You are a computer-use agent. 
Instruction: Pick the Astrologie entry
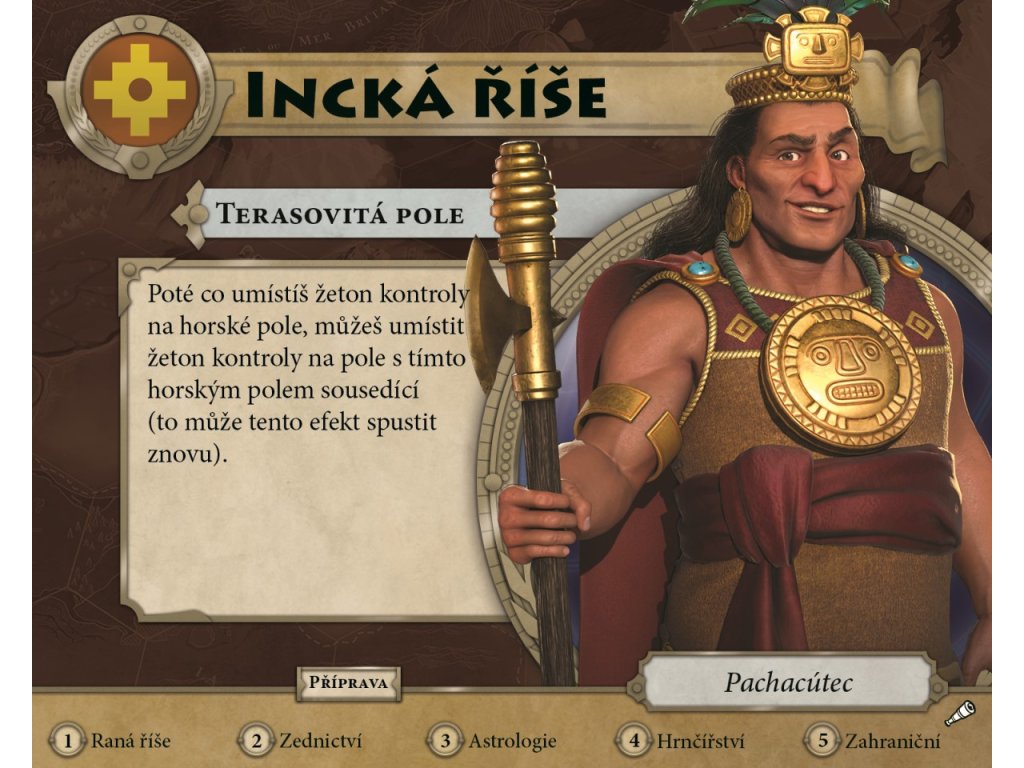[494, 741]
